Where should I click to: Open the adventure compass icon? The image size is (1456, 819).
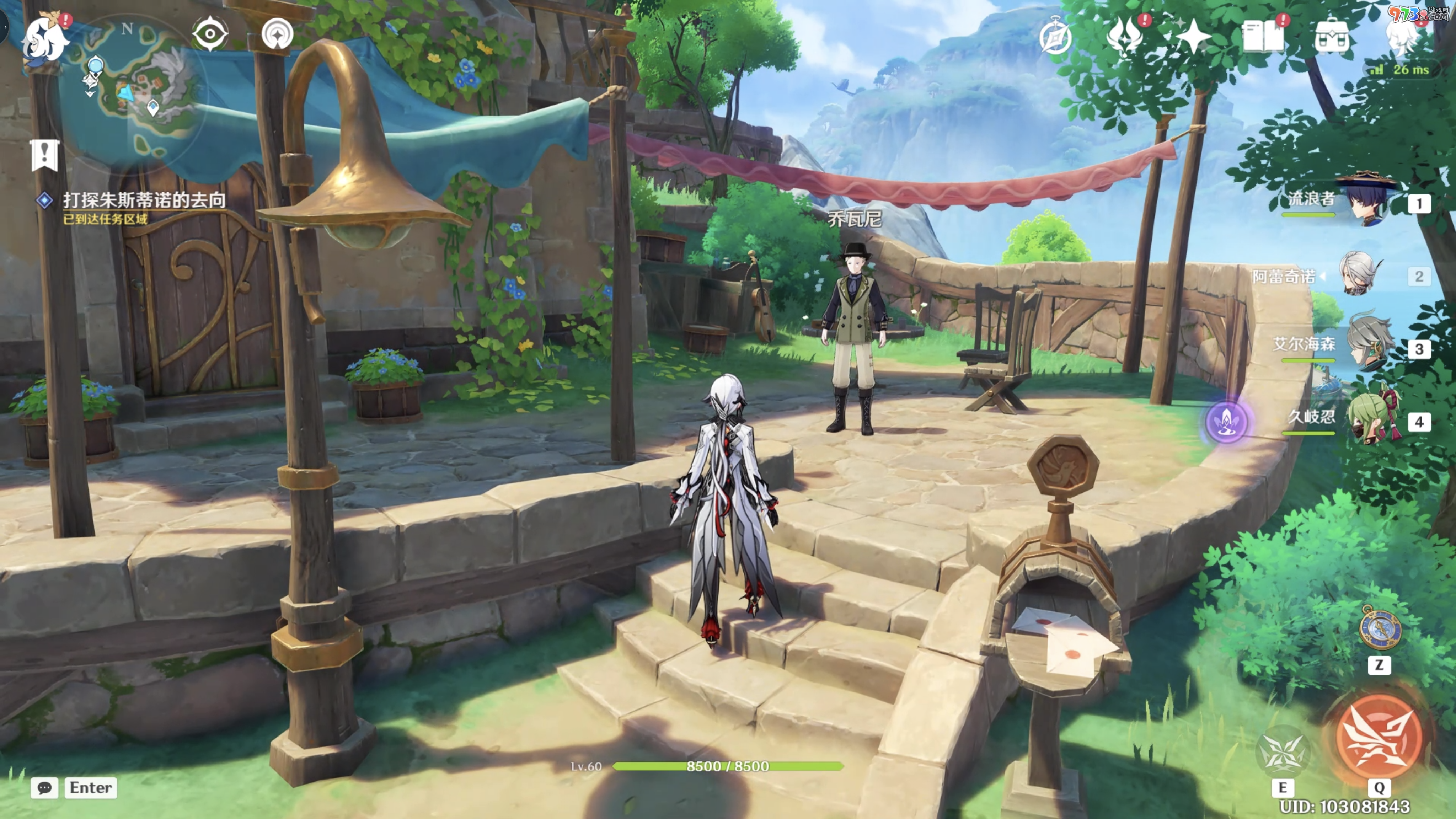pos(1055,37)
